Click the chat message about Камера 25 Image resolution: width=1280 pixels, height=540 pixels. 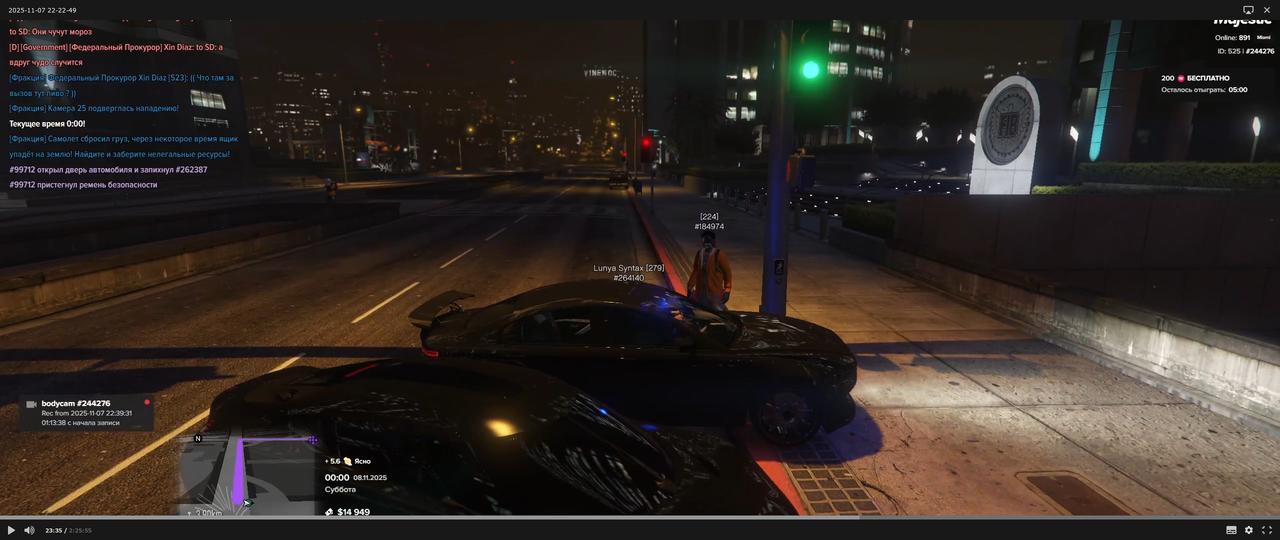click(x=94, y=108)
